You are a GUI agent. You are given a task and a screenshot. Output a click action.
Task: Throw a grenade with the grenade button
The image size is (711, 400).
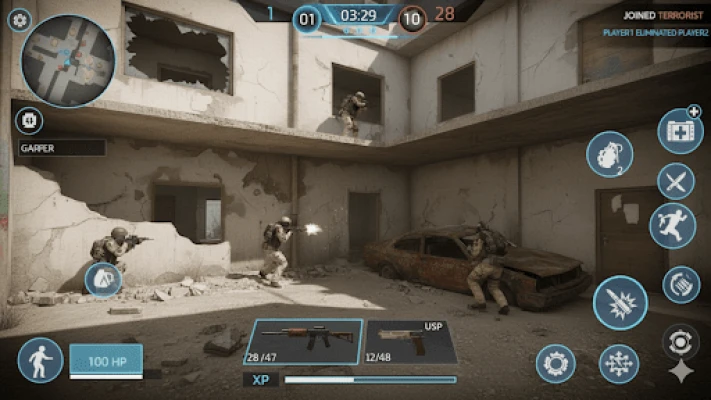coord(609,154)
